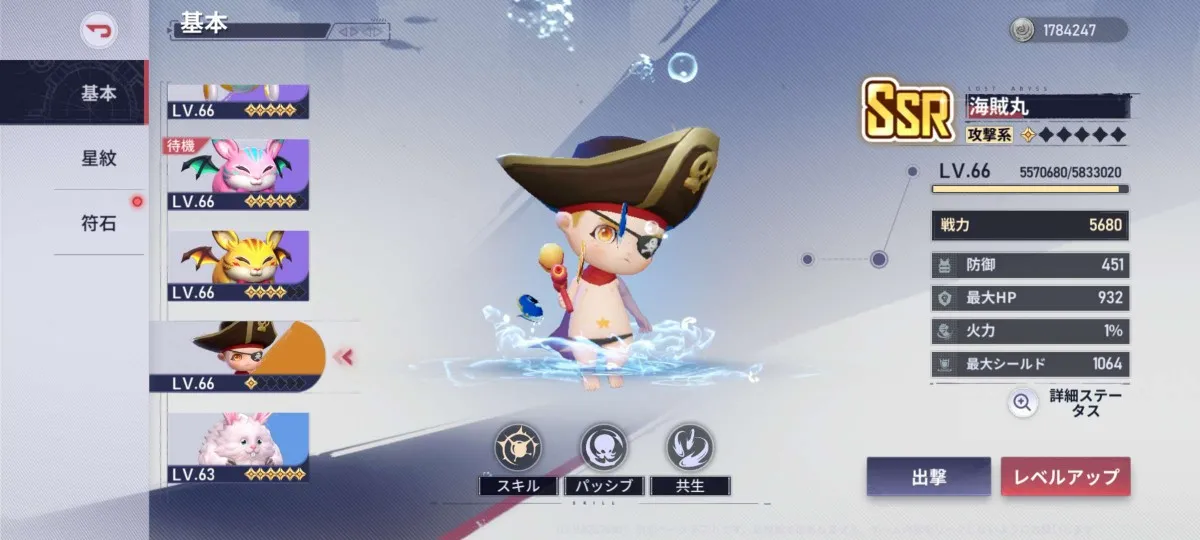The height and width of the screenshot is (540, 1200).
Task: View the パッシブ passive icon
Action: (604, 448)
